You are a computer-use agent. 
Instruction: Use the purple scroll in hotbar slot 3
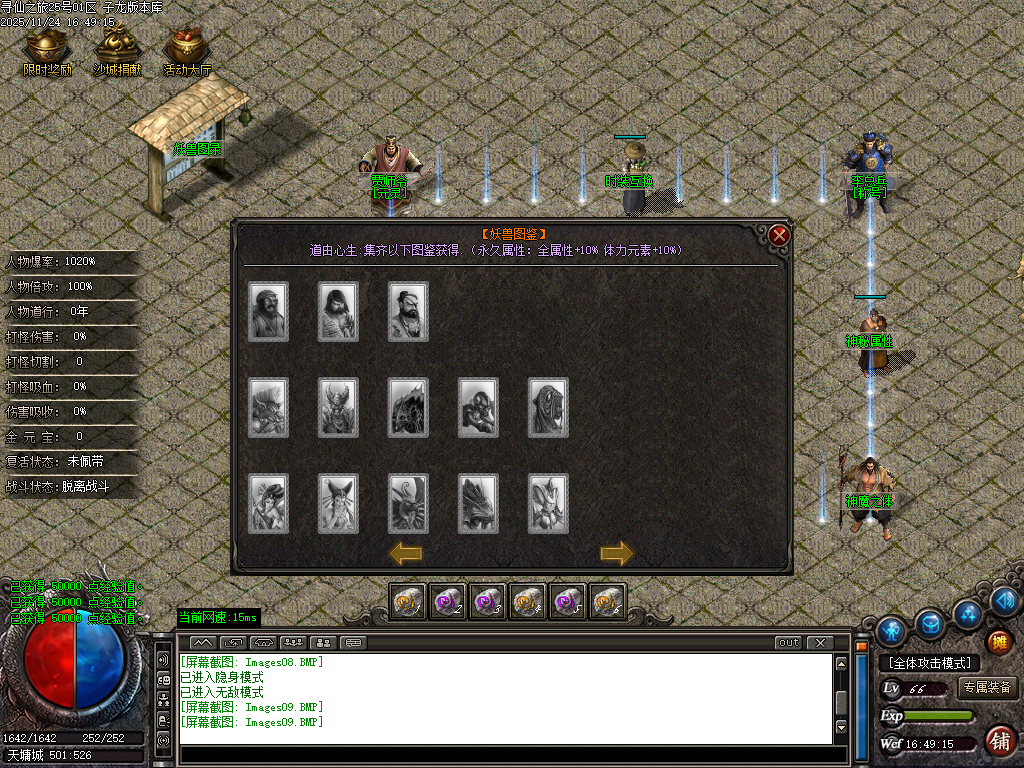488,601
